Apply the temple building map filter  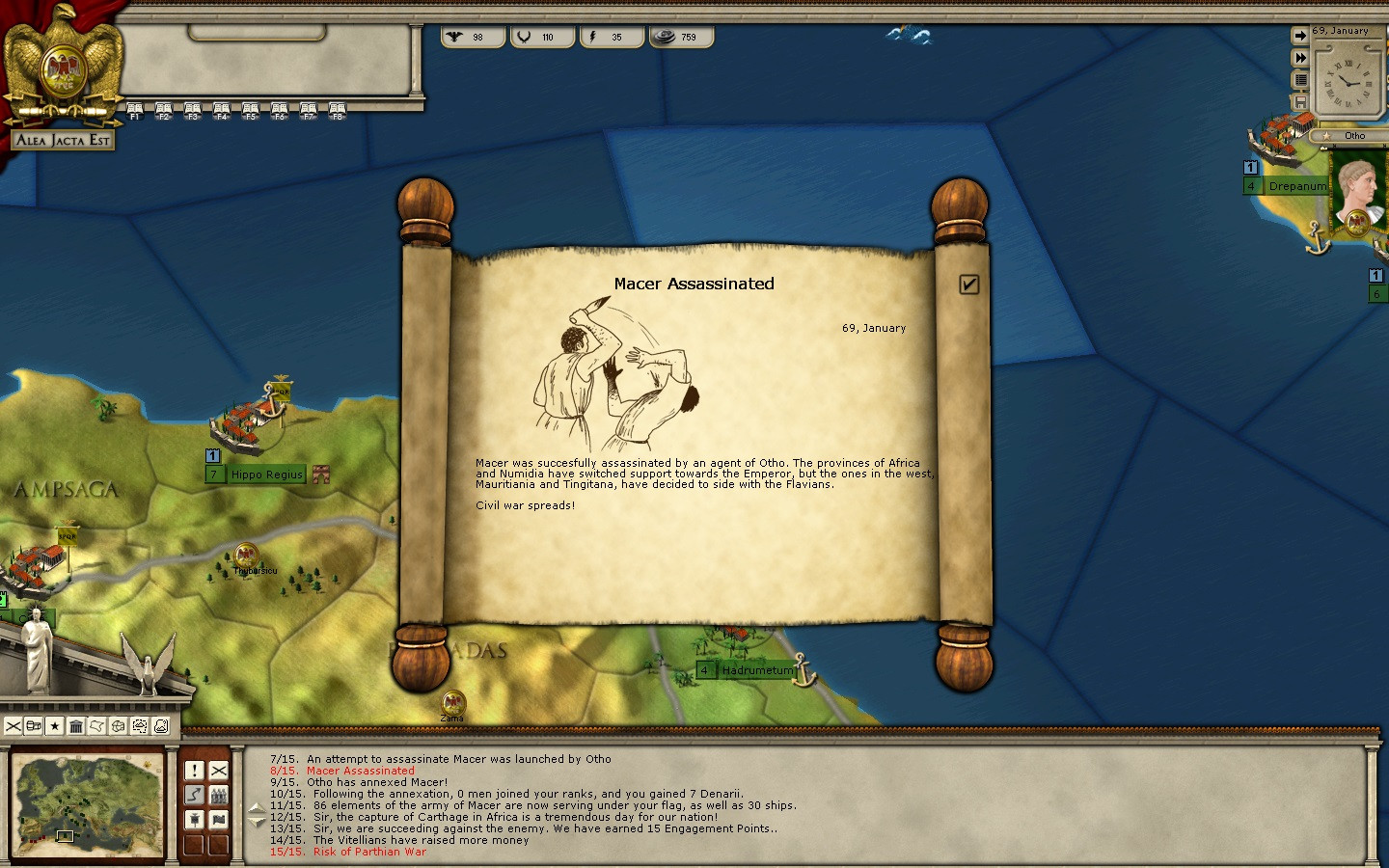pyautogui.click(x=76, y=726)
